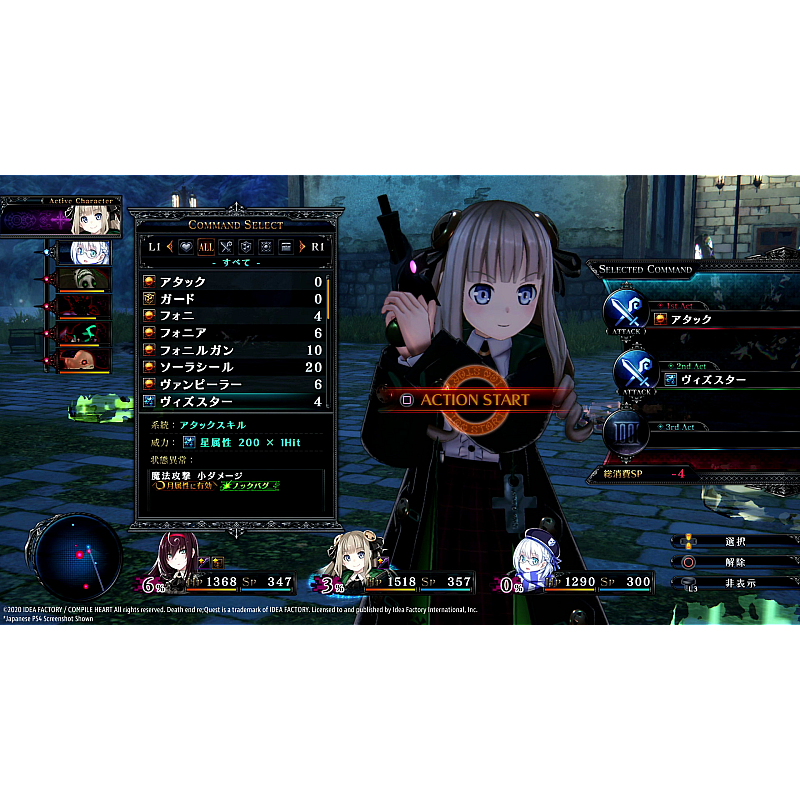Click the right arrow beside command tabs

tap(302, 246)
